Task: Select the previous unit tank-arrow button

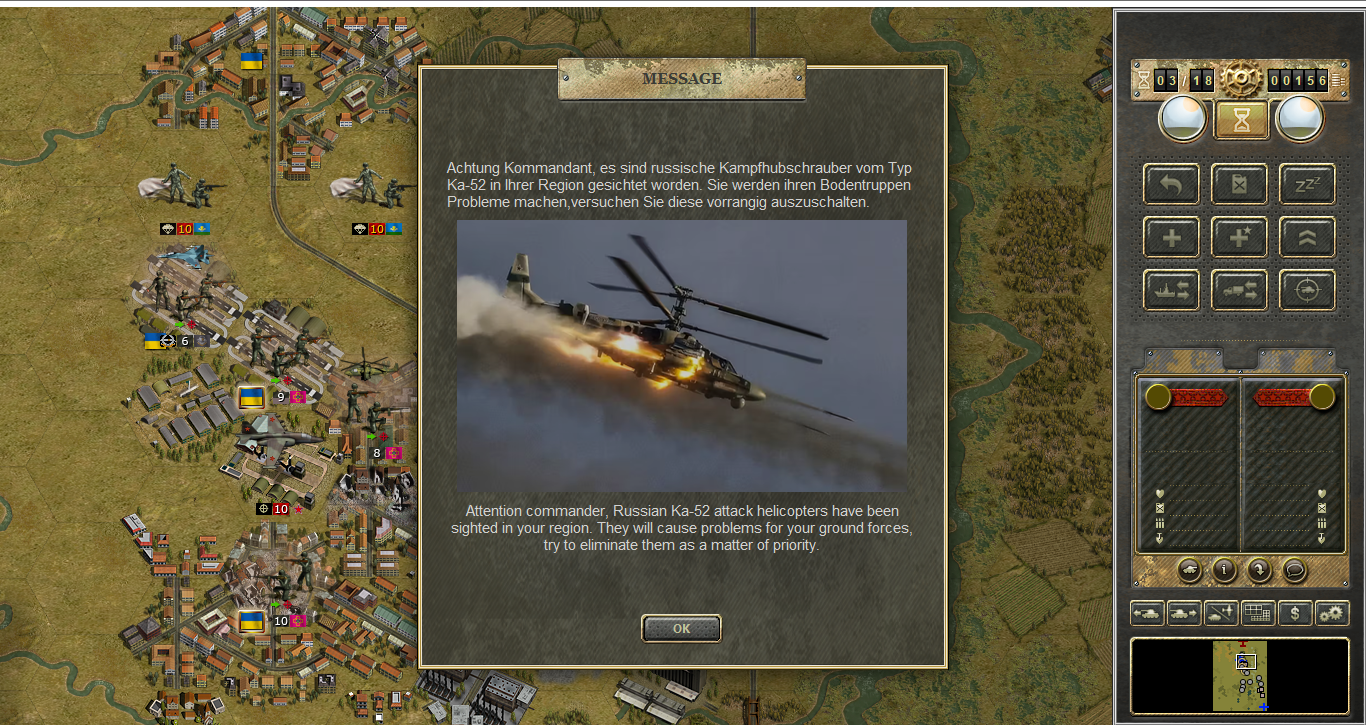Action: [x=1147, y=613]
